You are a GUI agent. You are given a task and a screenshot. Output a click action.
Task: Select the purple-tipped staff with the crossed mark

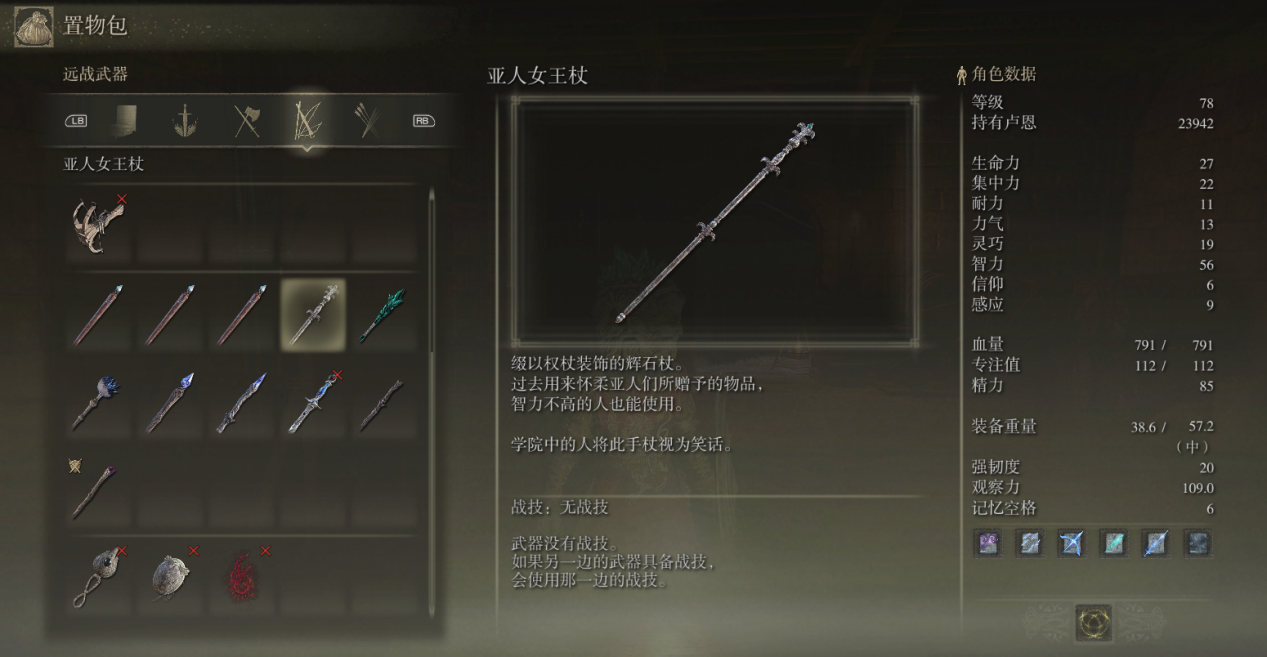(98, 487)
